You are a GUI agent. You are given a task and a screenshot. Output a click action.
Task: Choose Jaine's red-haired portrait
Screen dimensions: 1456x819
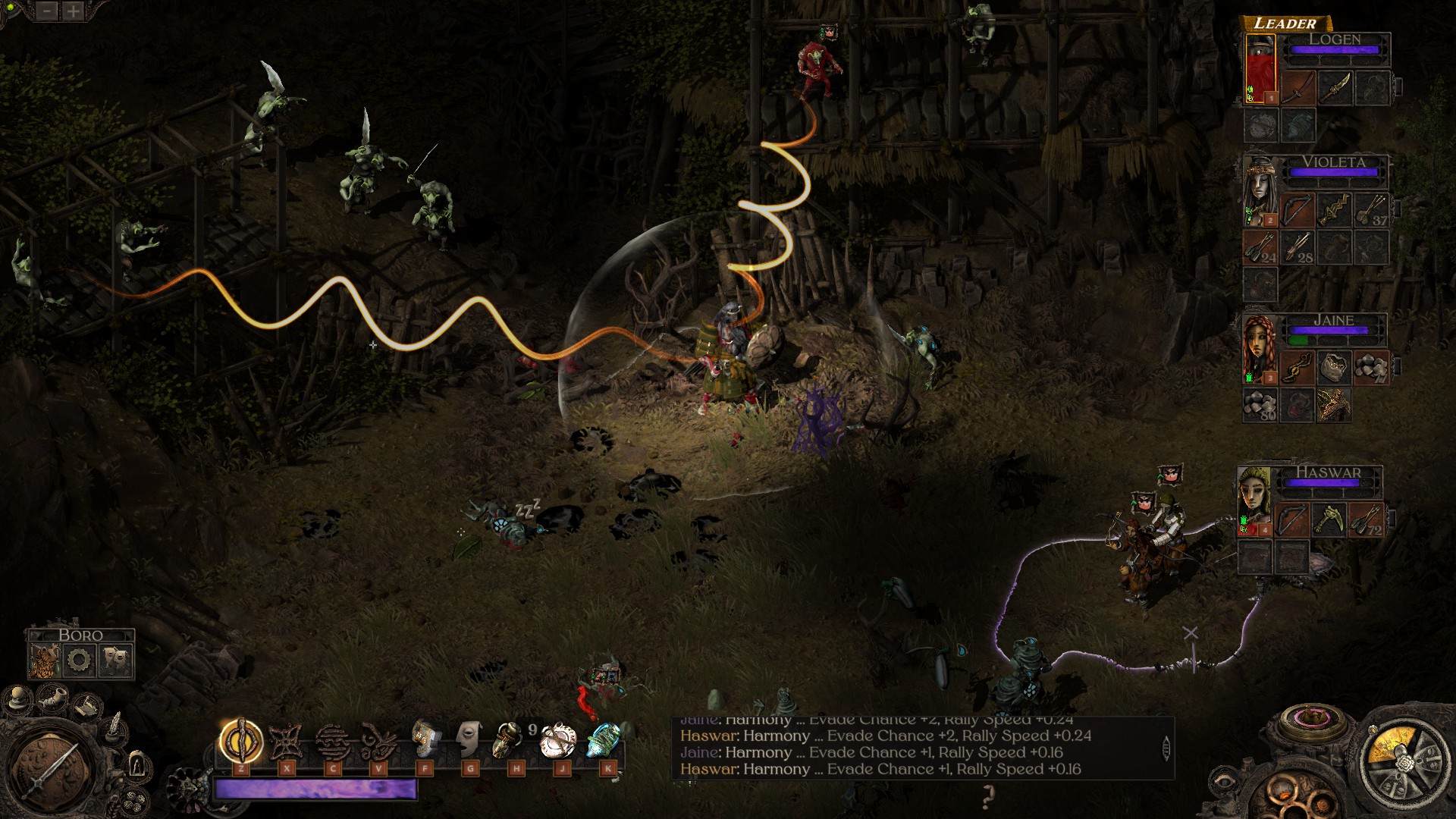coord(1260,350)
